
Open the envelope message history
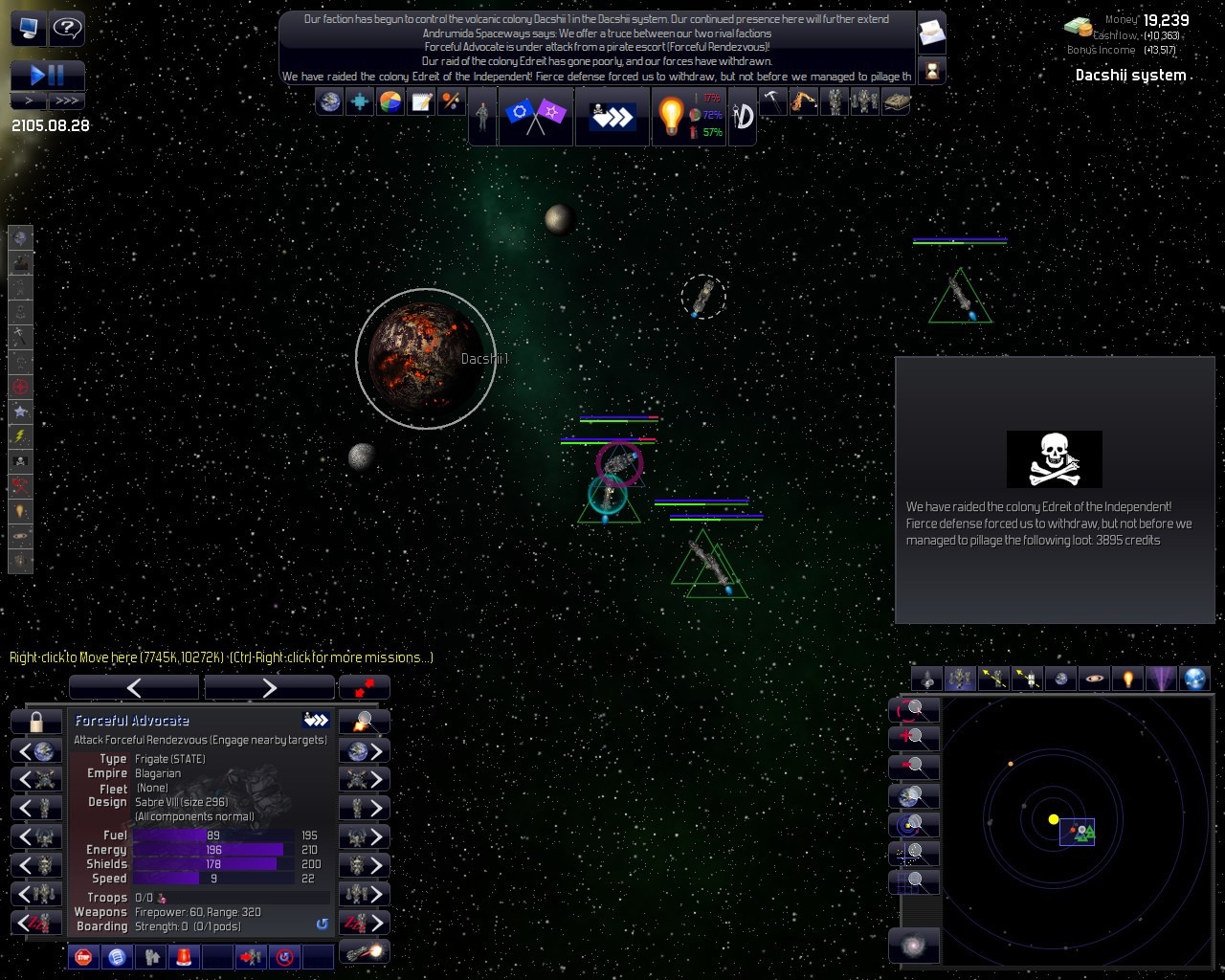931,33
